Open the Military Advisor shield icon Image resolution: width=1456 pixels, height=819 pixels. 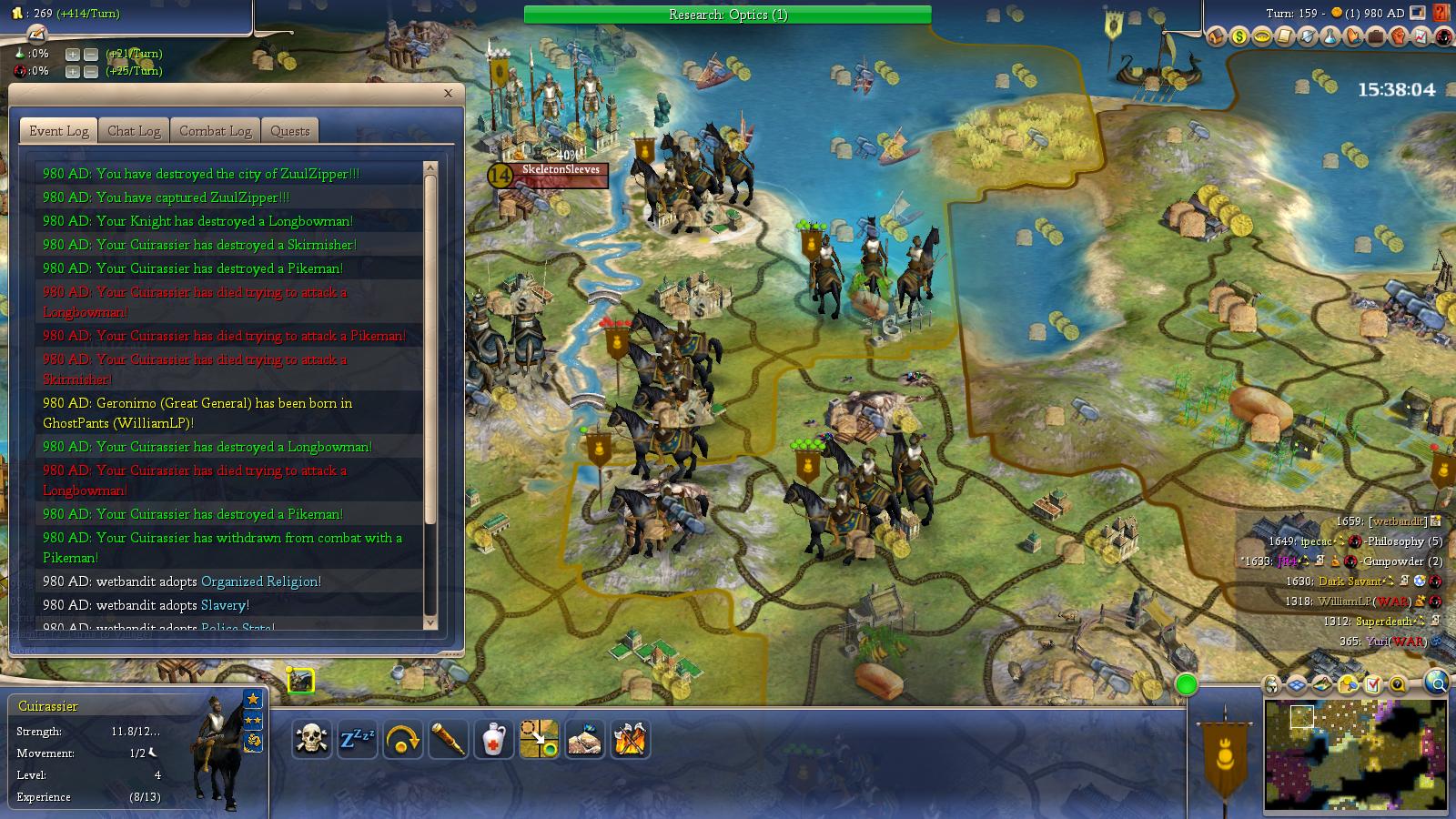tap(1309, 36)
